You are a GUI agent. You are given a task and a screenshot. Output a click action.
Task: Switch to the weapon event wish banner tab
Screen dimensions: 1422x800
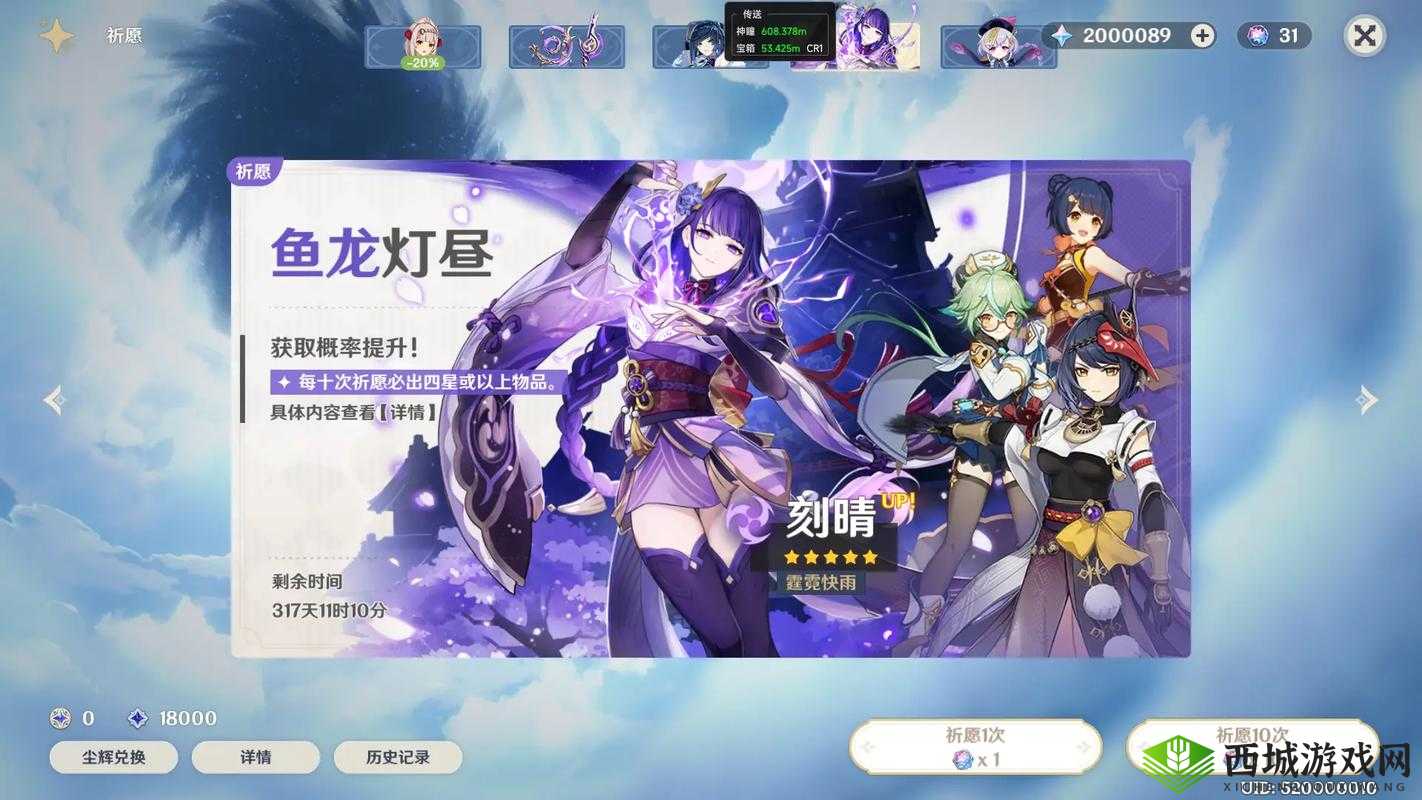(567, 48)
